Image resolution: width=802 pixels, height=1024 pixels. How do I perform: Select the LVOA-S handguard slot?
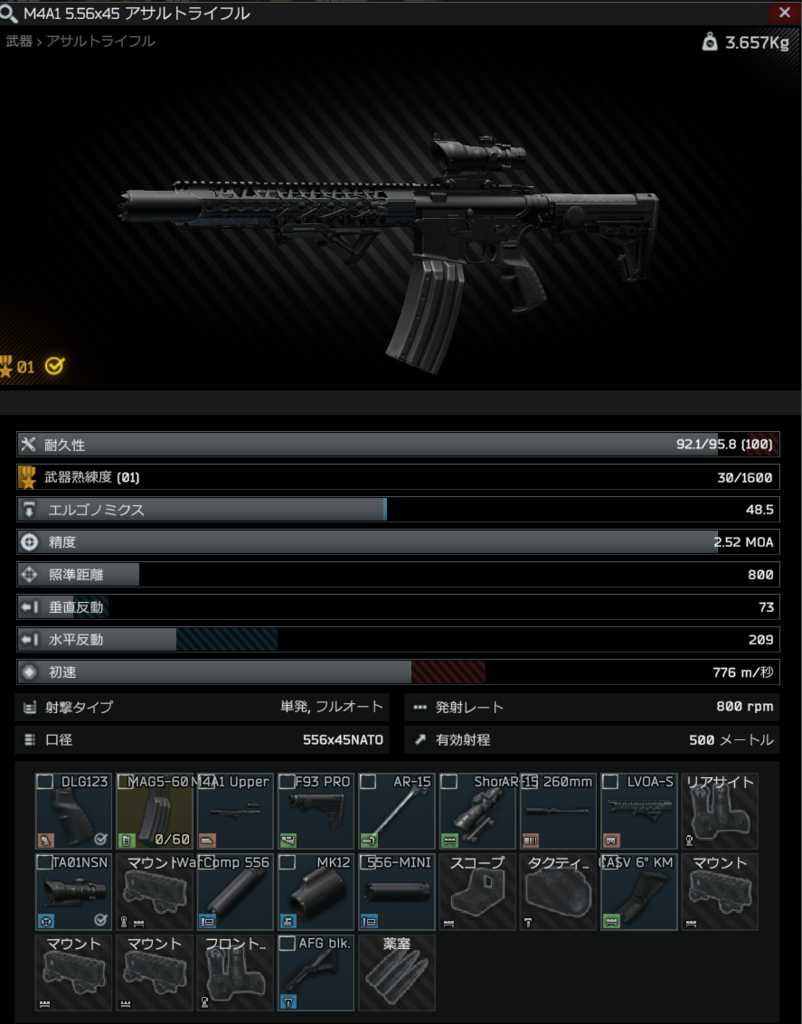tap(640, 812)
